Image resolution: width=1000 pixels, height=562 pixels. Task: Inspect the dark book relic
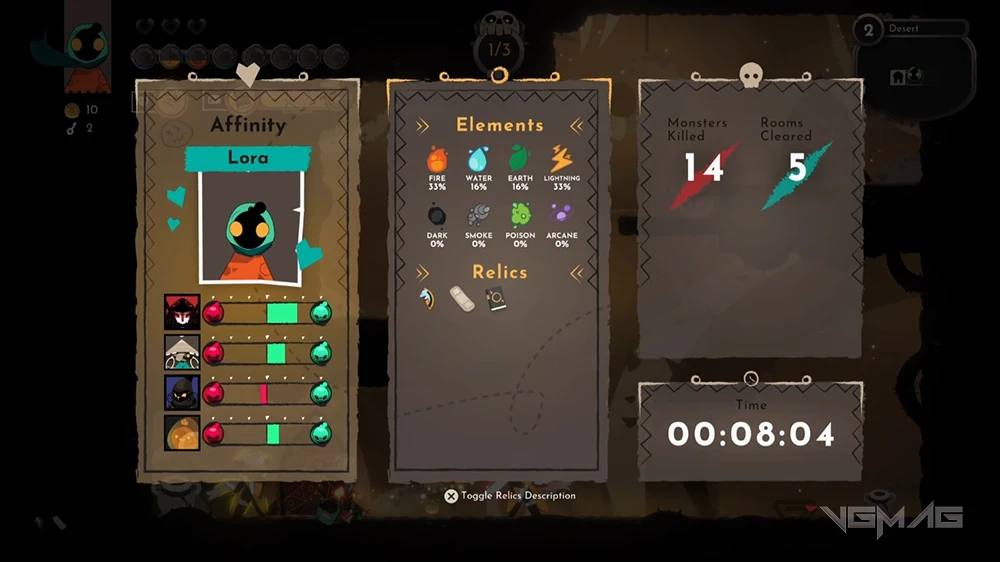pos(496,299)
